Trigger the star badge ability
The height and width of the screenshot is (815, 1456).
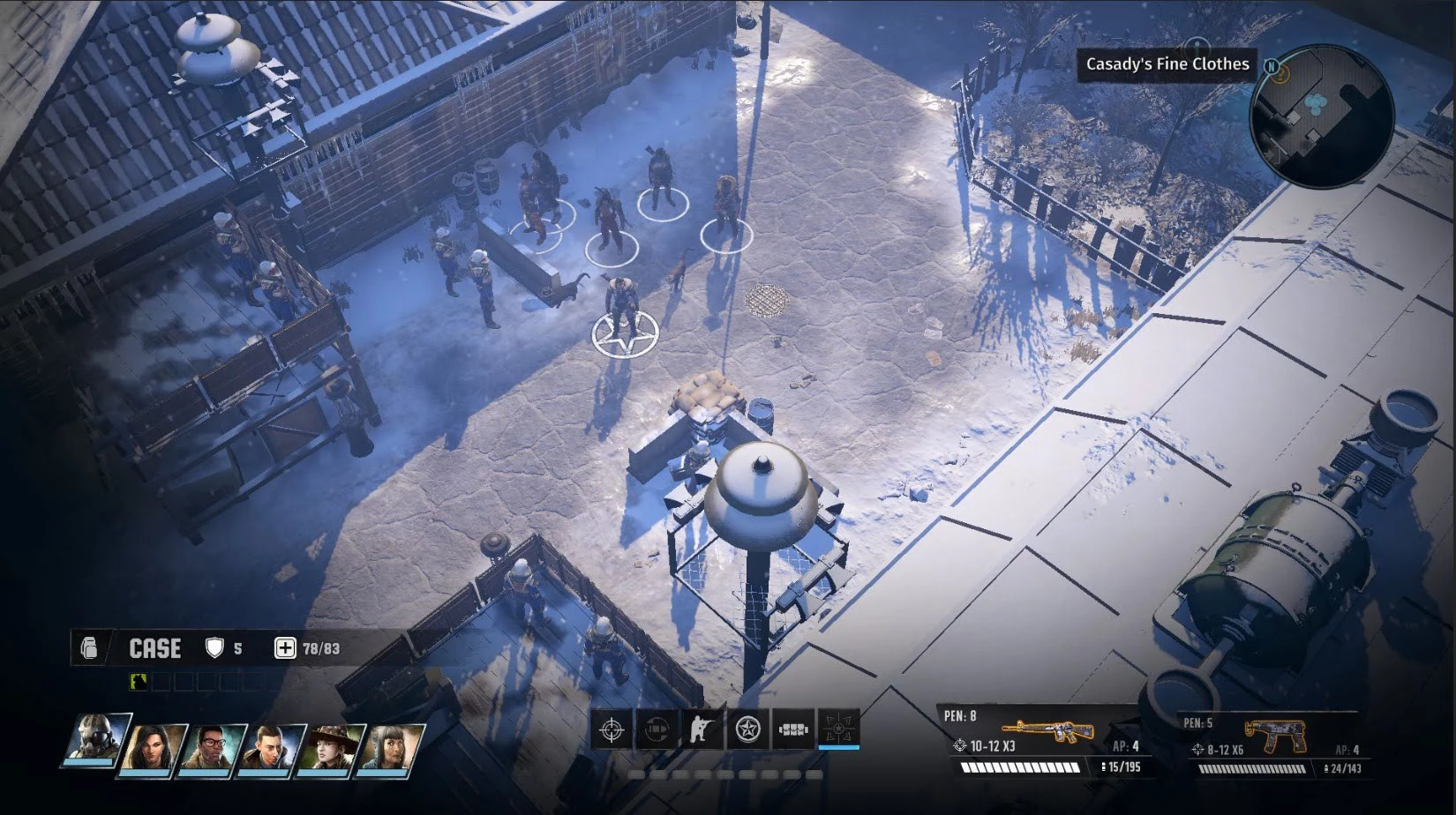pyautogui.click(x=747, y=729)
